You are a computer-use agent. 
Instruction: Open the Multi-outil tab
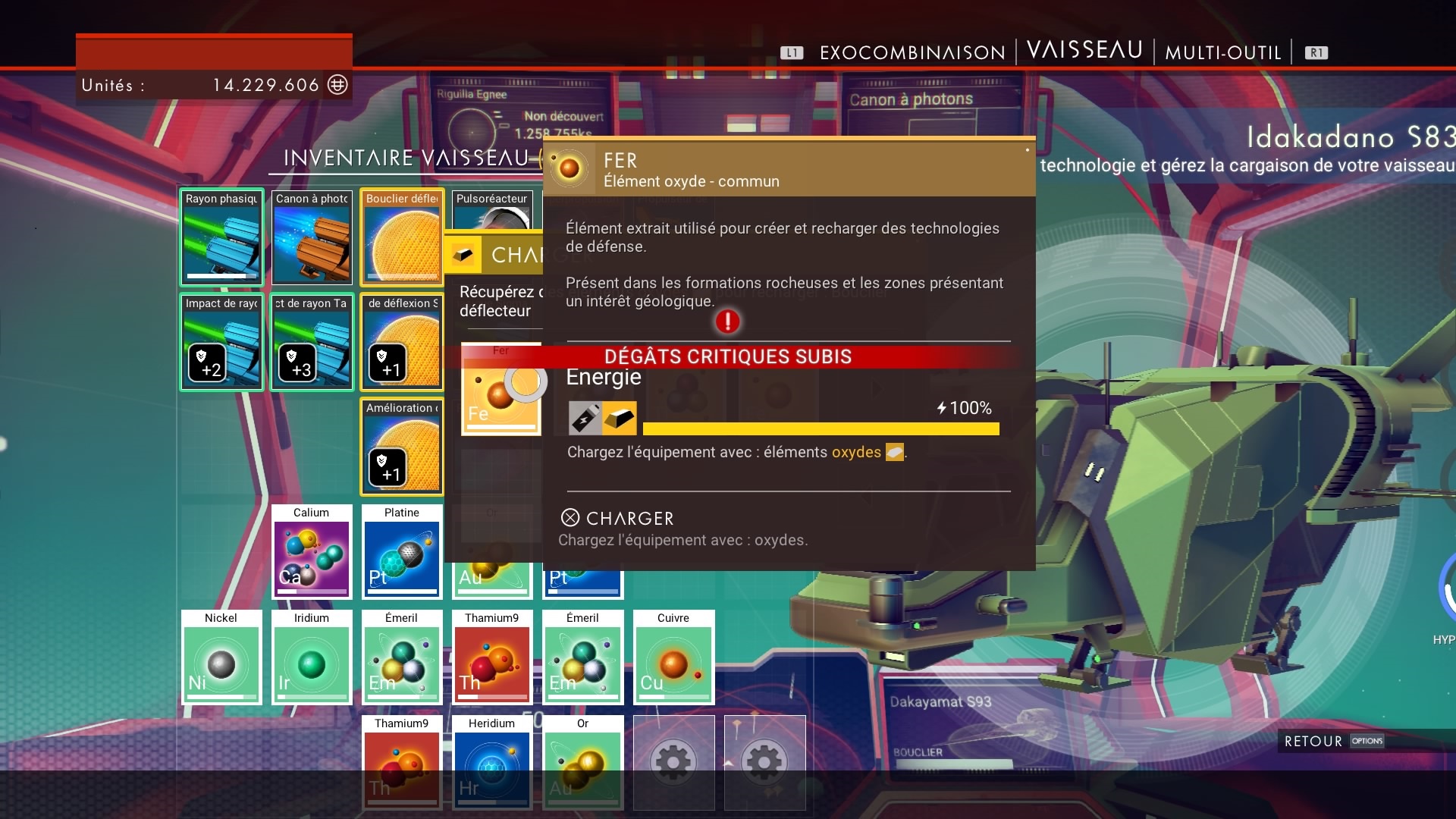click(x=1222, y=52)
